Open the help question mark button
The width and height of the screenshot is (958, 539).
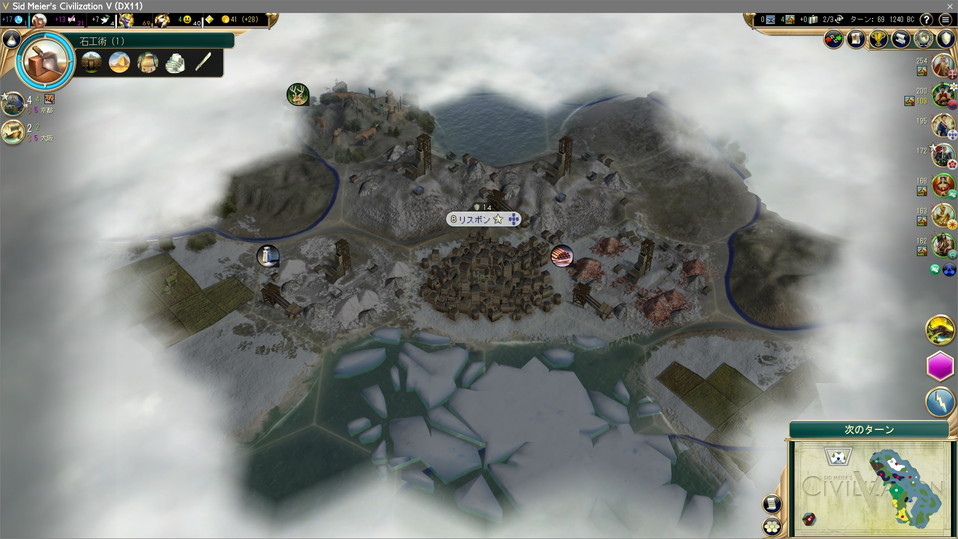click(x=927, y=19)
